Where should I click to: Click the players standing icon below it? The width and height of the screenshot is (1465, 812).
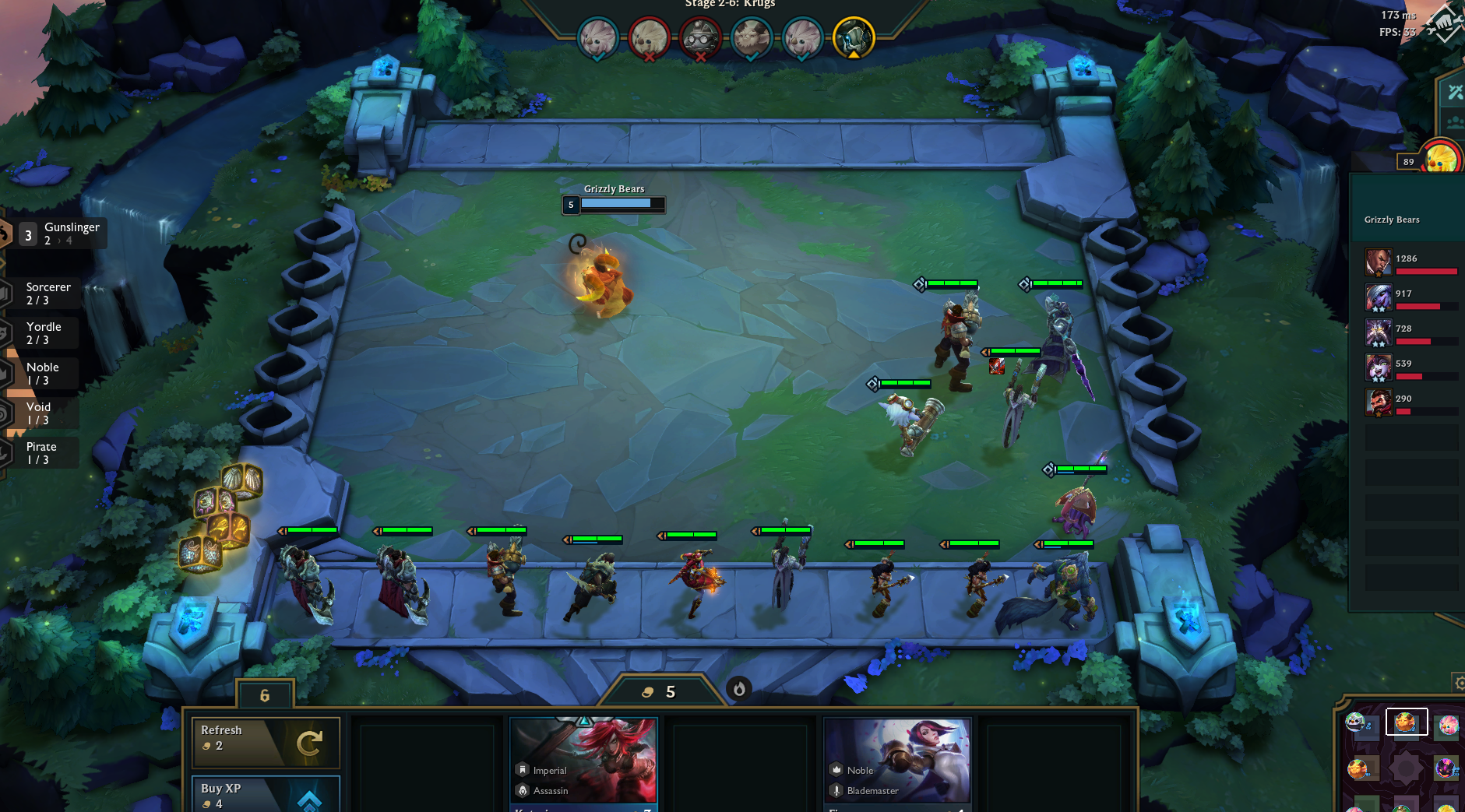[x=1455, y=121]
